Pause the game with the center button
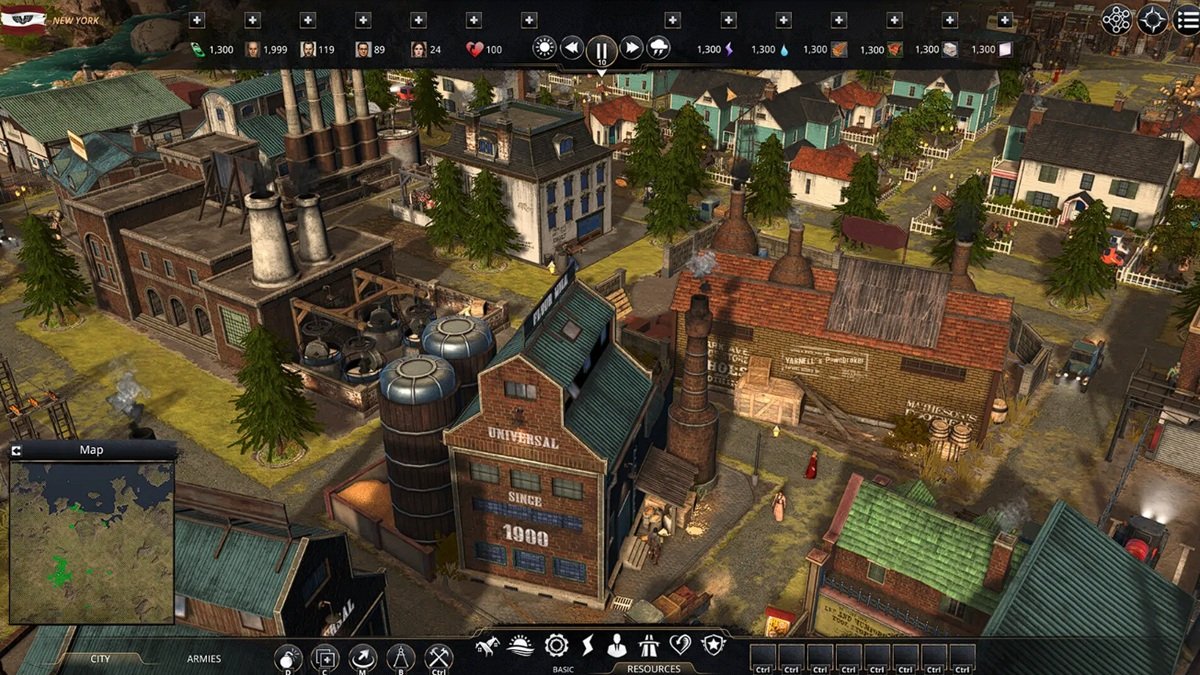This screenshot has width=1200, height=675. (601, 48)
